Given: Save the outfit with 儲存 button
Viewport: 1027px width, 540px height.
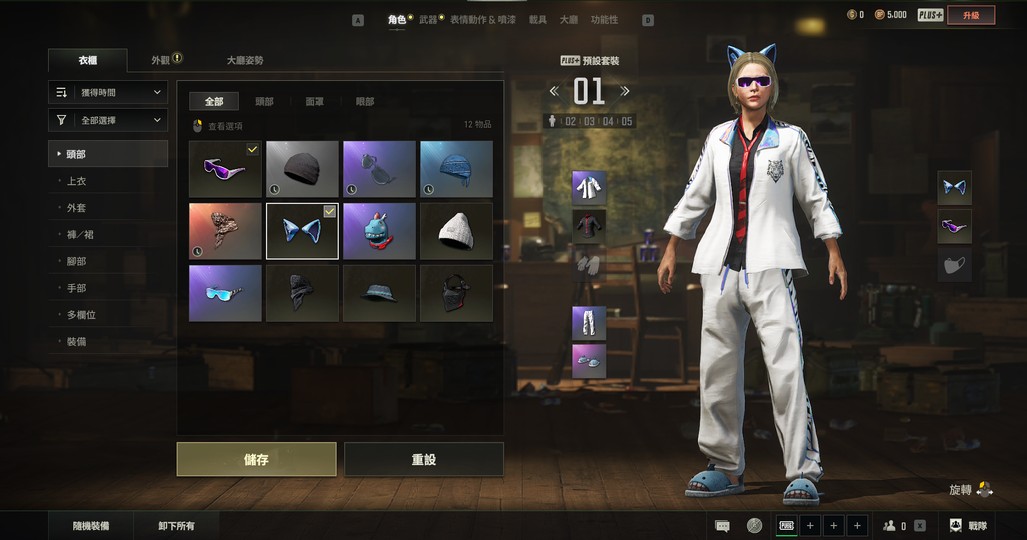Looking at the screenshot, I should tap(256, 459).
